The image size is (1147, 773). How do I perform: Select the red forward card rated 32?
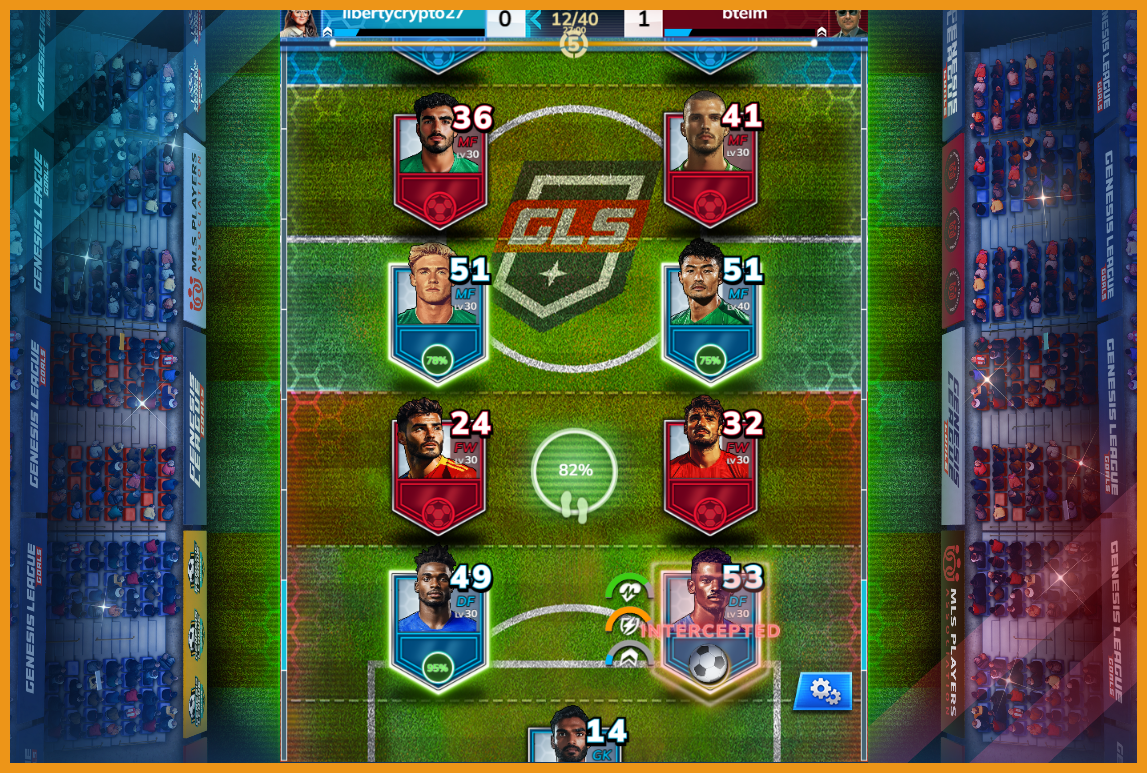click(x=710, y=469)
